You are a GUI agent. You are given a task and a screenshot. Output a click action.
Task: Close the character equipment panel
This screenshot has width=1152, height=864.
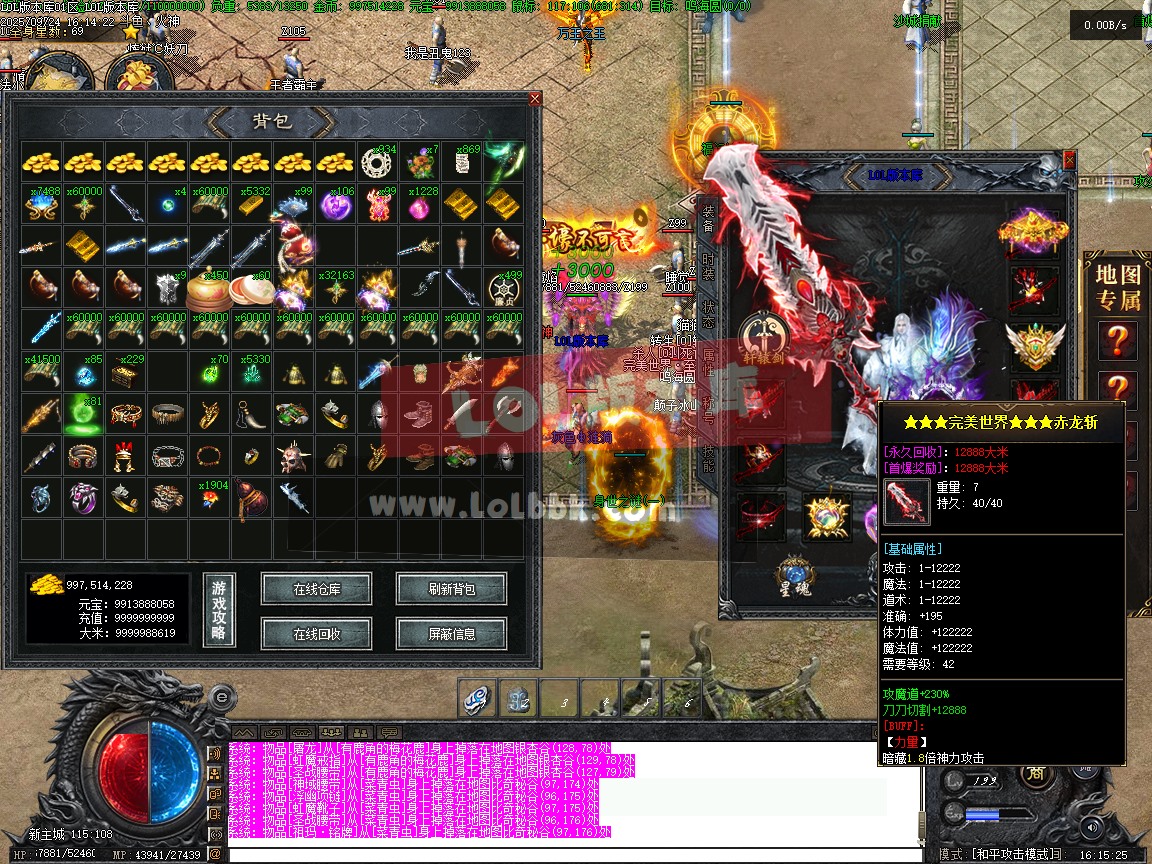click(x=1070, y=159)
